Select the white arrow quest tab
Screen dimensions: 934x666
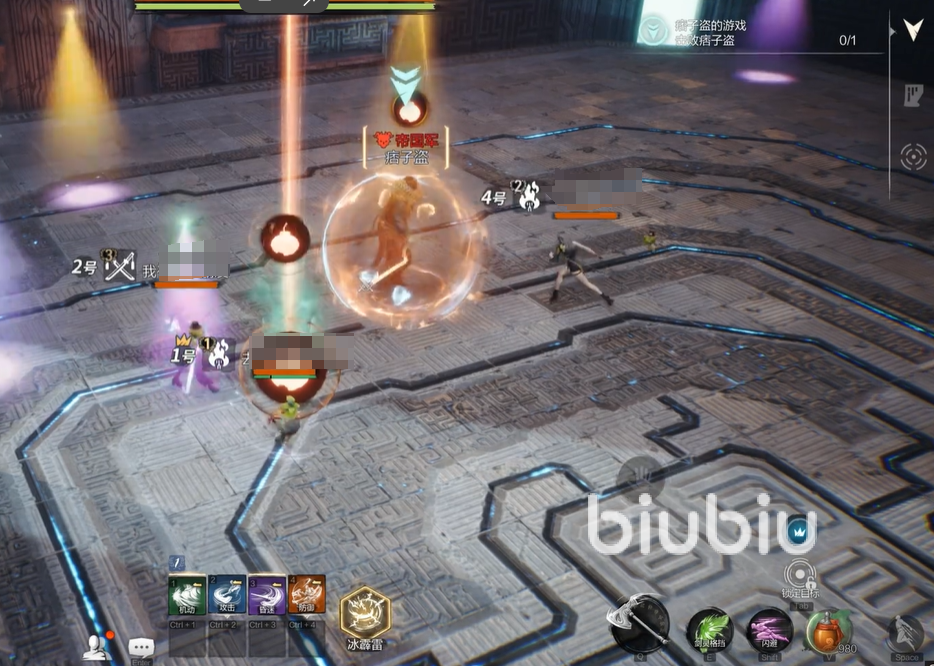(x=912, y=30)
